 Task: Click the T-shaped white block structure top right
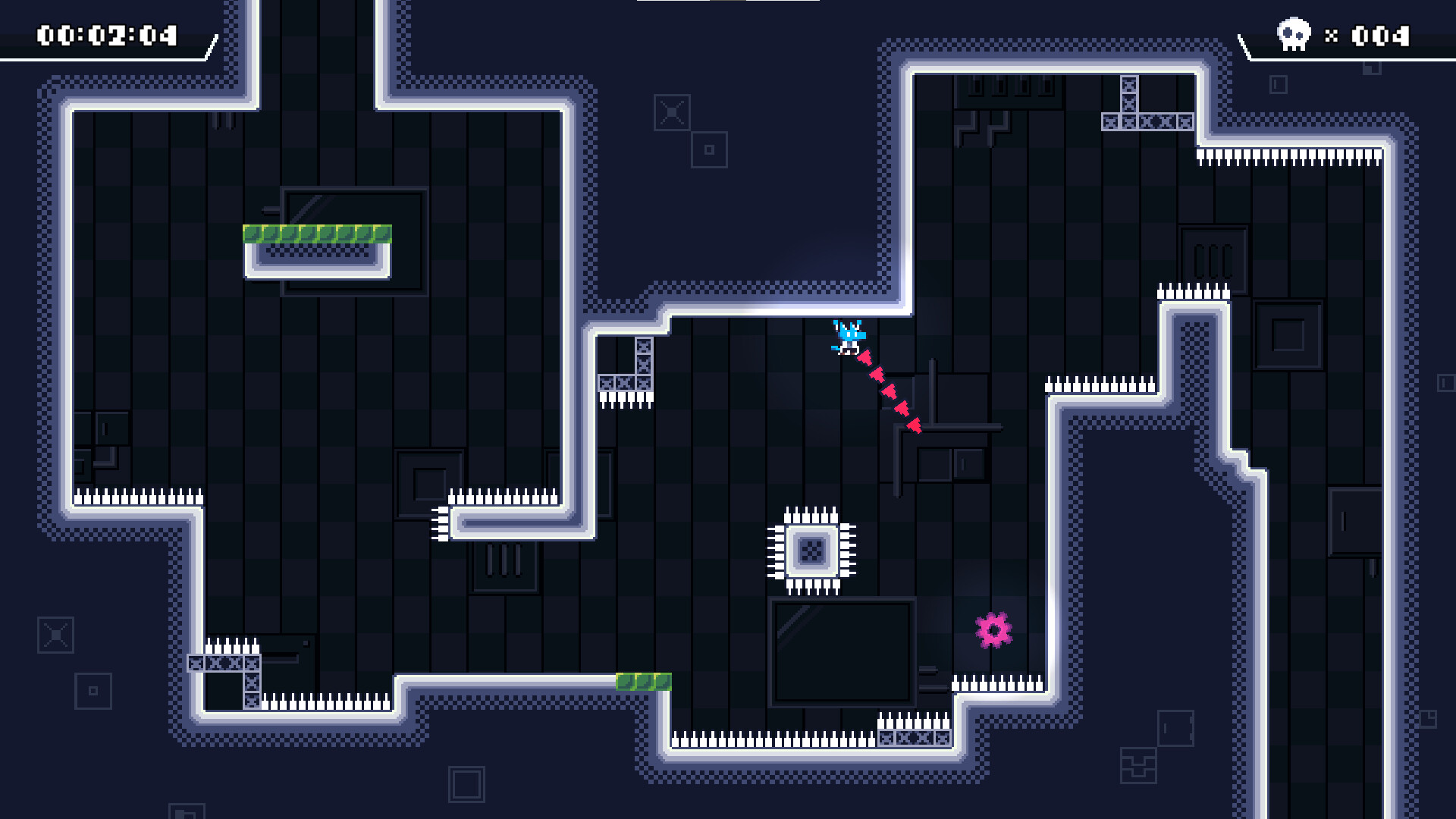[x=1130, y=106]
